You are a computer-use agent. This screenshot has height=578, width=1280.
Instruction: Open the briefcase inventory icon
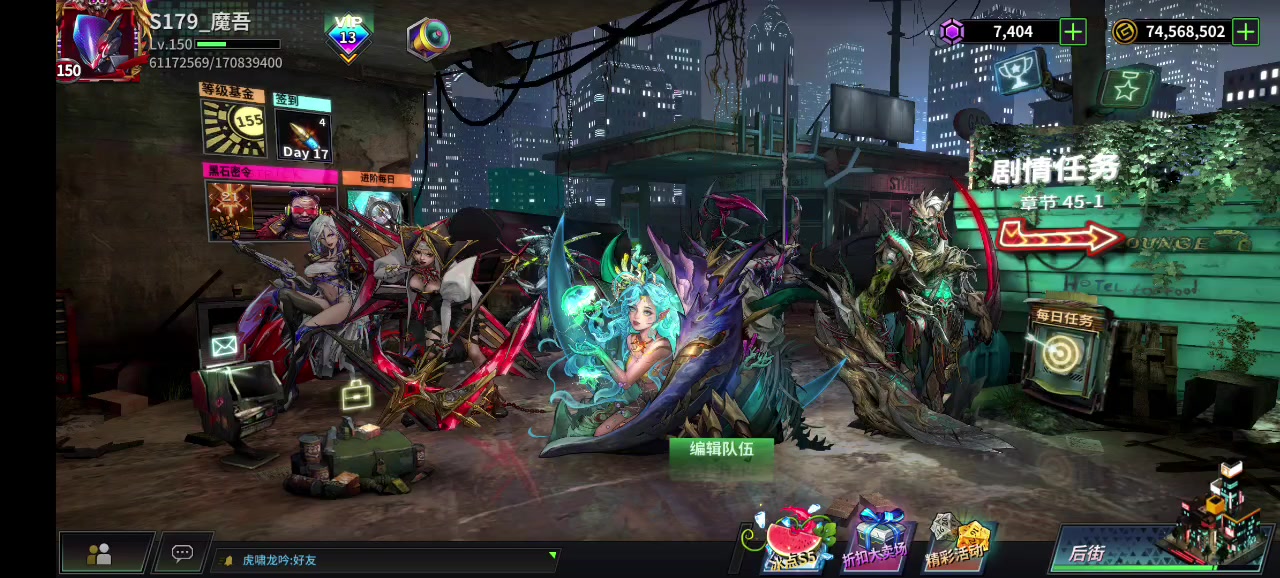(x=356, y=397)
